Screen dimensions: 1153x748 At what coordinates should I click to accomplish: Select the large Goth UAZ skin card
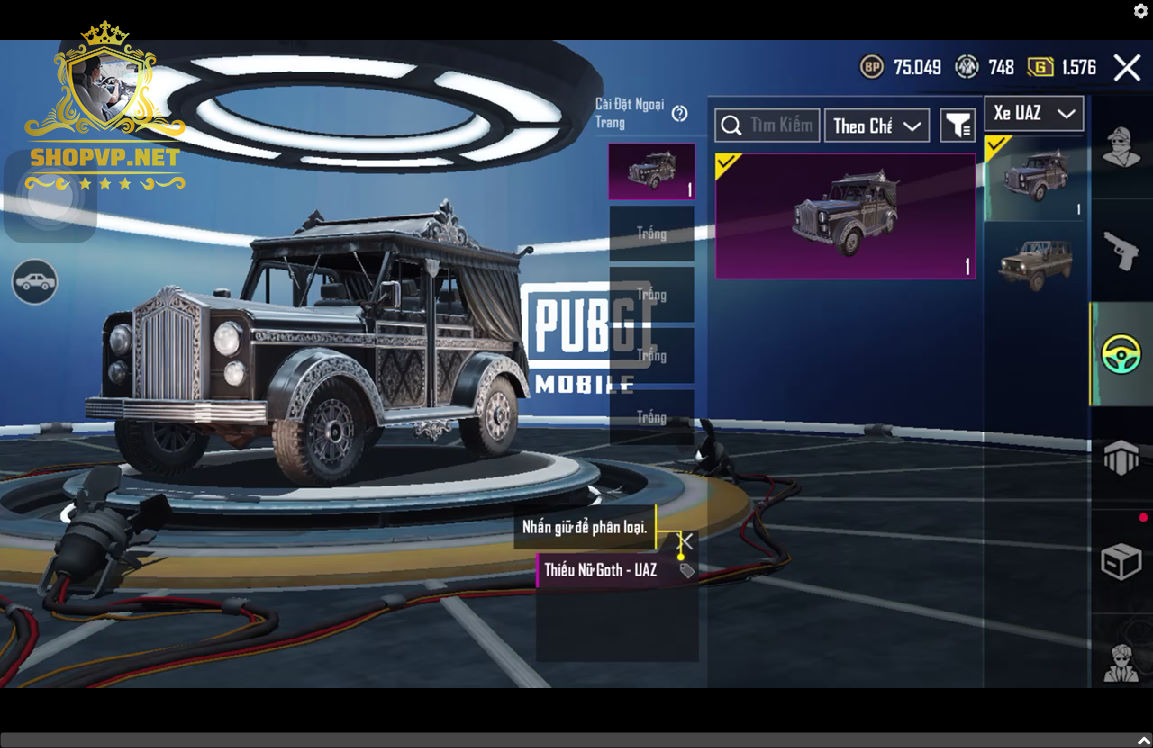pos(845,216)
